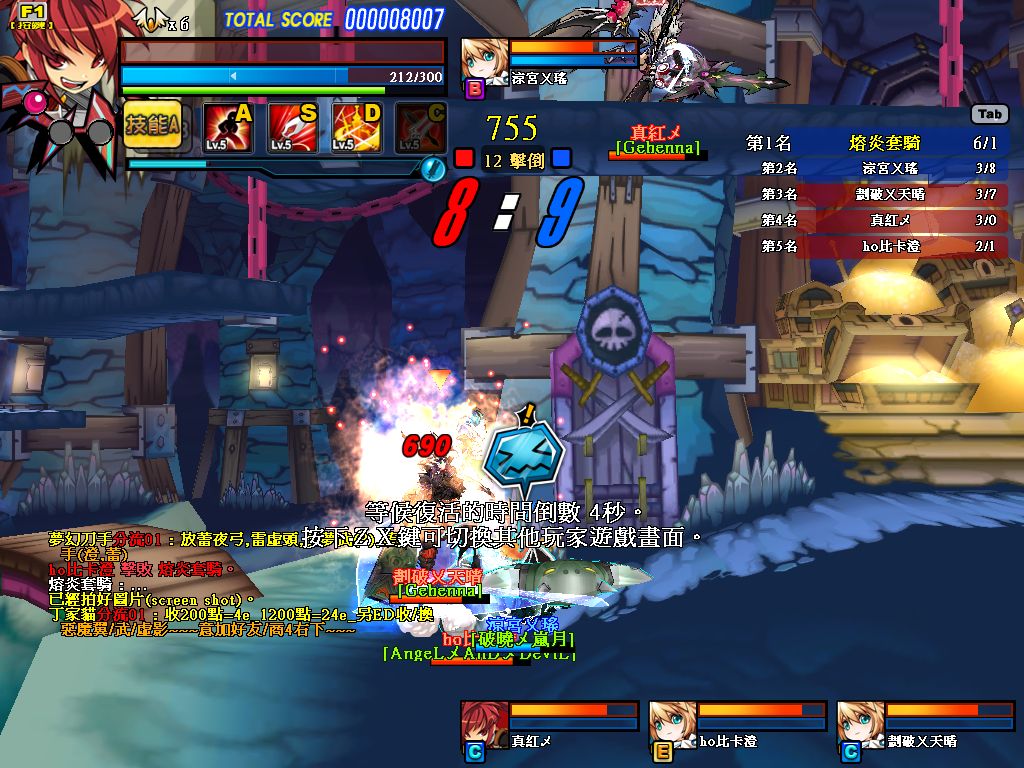Trigger the D-slot golden slash skill
1024x768 pixels.
357,128
